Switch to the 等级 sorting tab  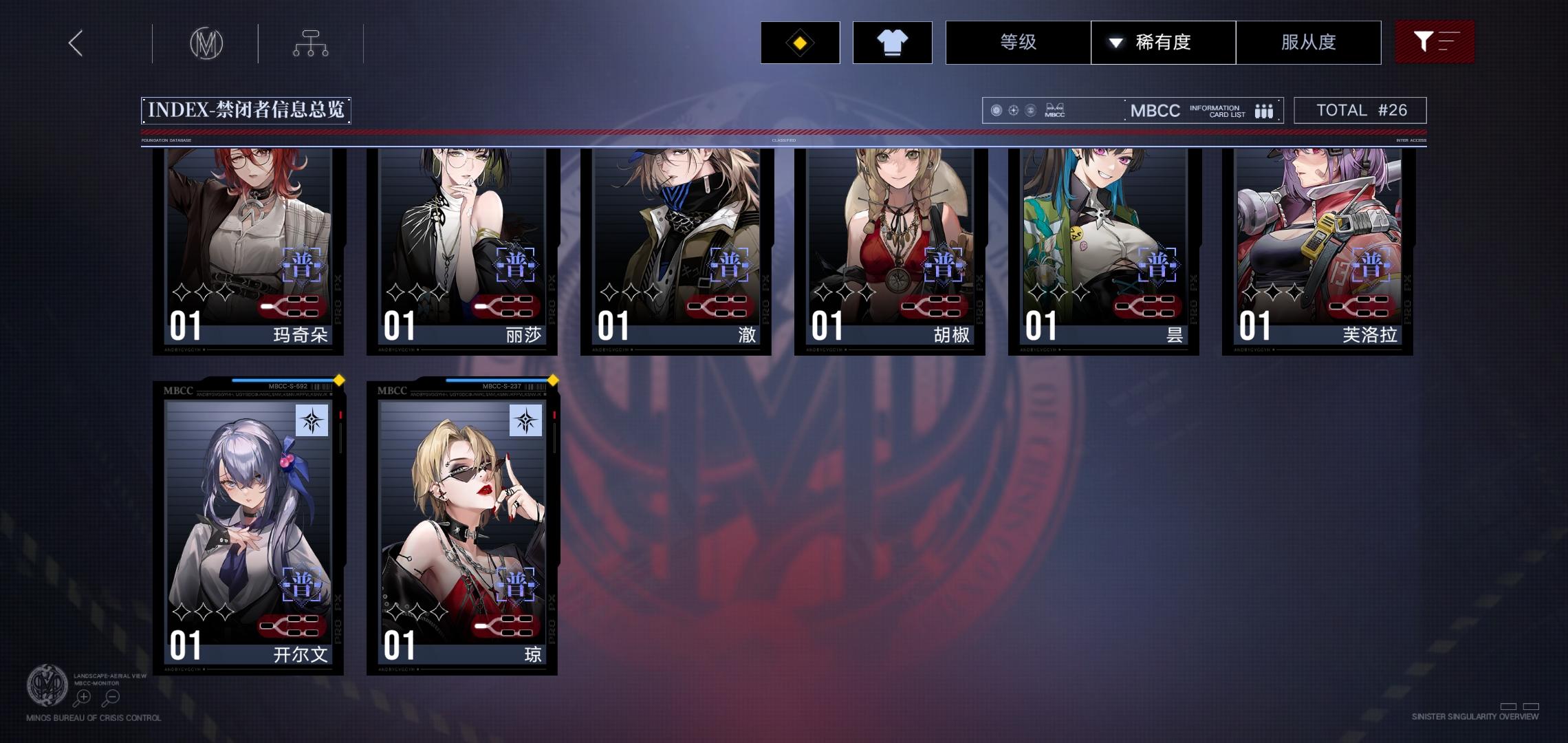point(1018,42)
